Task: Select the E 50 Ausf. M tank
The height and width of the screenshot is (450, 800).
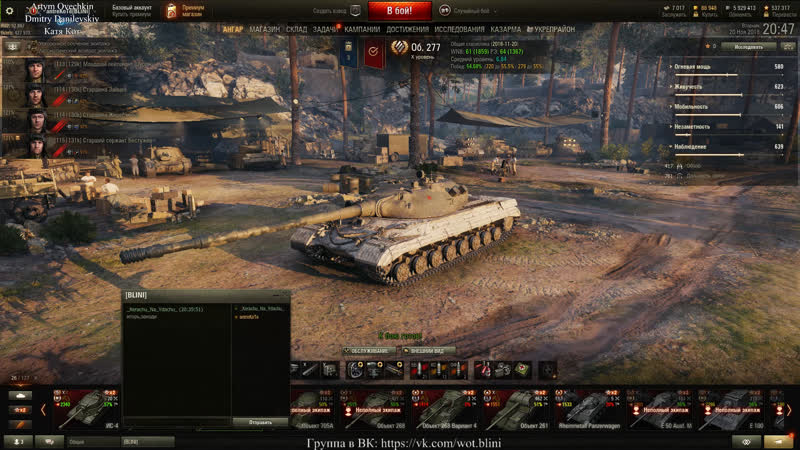Action: [661, 409]
